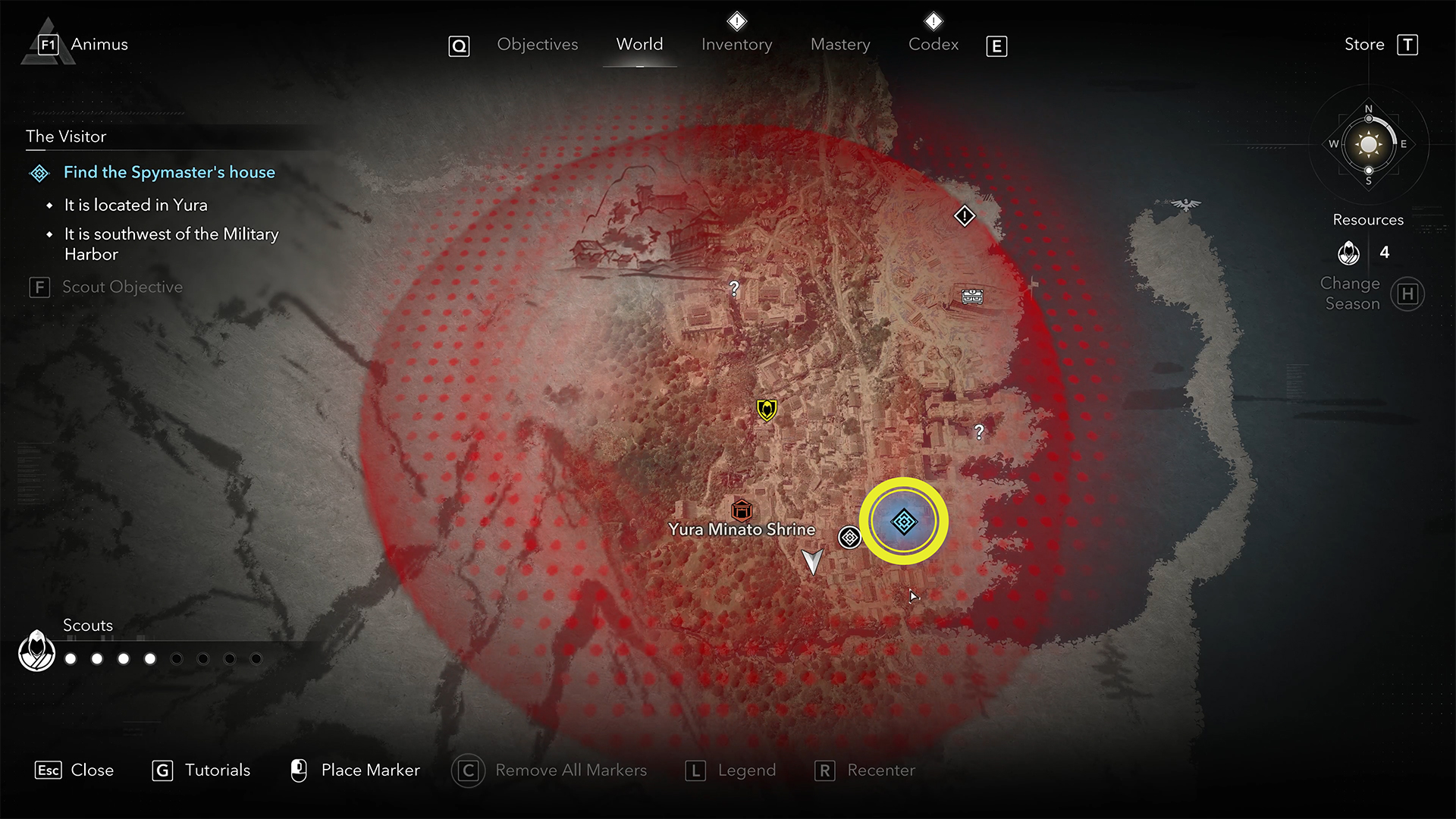
Task: Open the Objectives tab
Action: coord(537,45)
